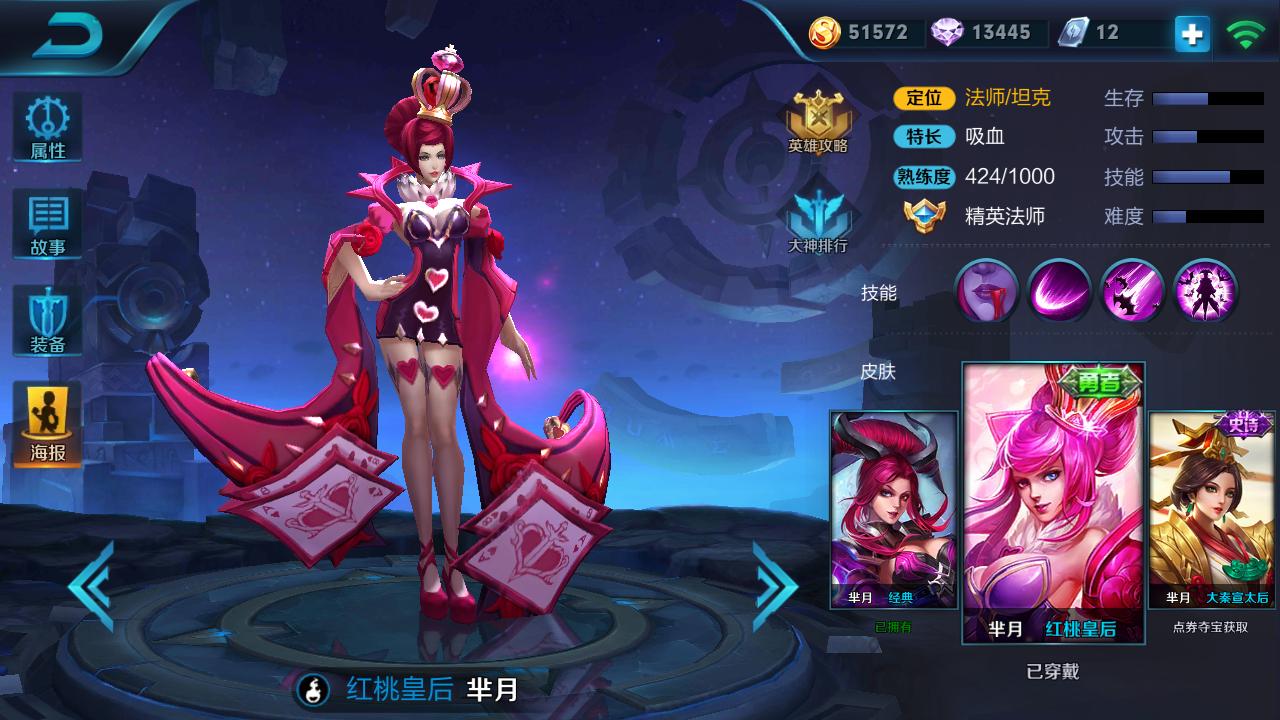The image size is (1280, 720).
Task: View the 大神排行 ranking
Action: coord(818,220)
